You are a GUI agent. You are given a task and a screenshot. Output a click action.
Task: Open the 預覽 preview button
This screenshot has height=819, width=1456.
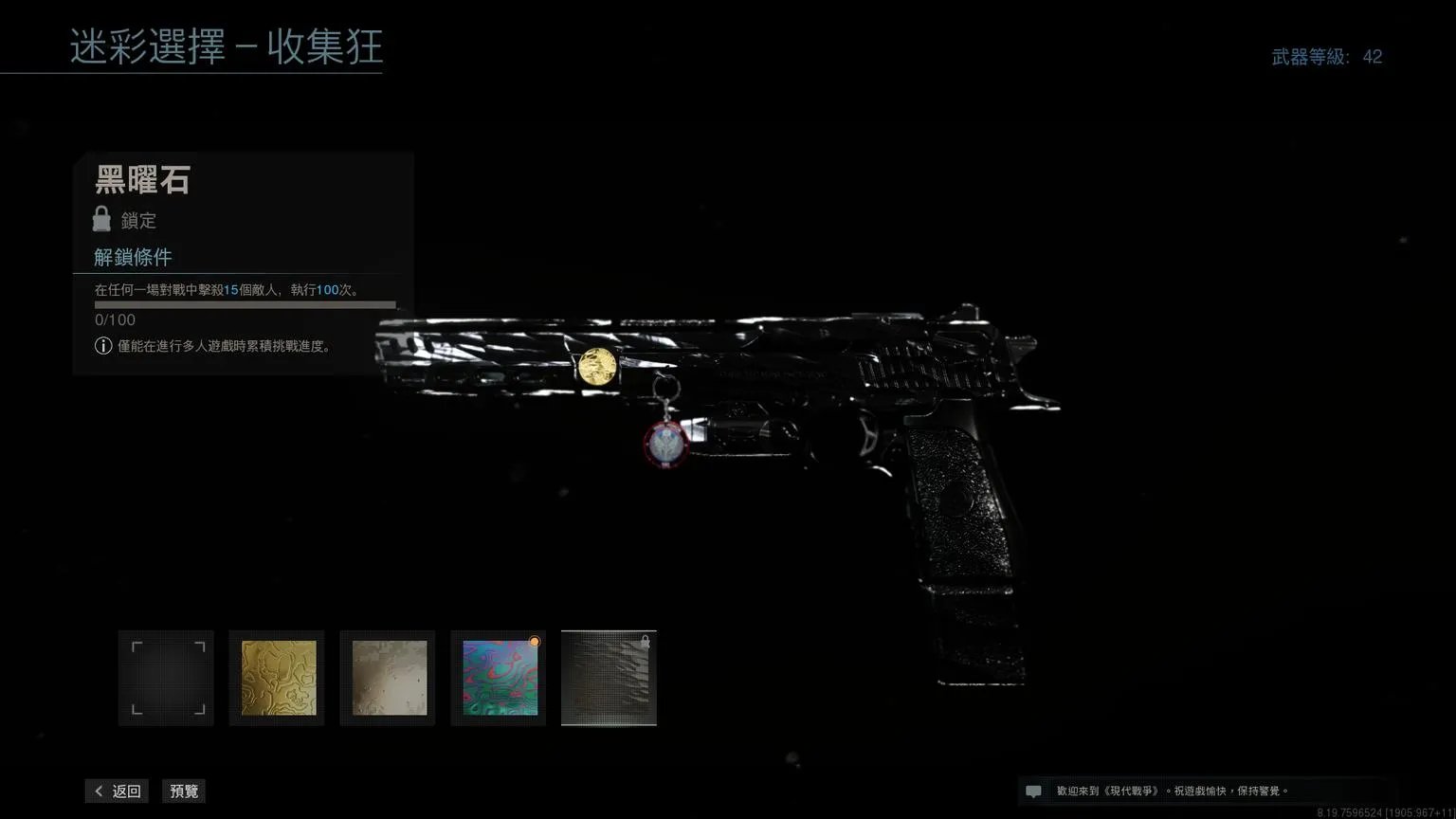[x=184, y=792]
